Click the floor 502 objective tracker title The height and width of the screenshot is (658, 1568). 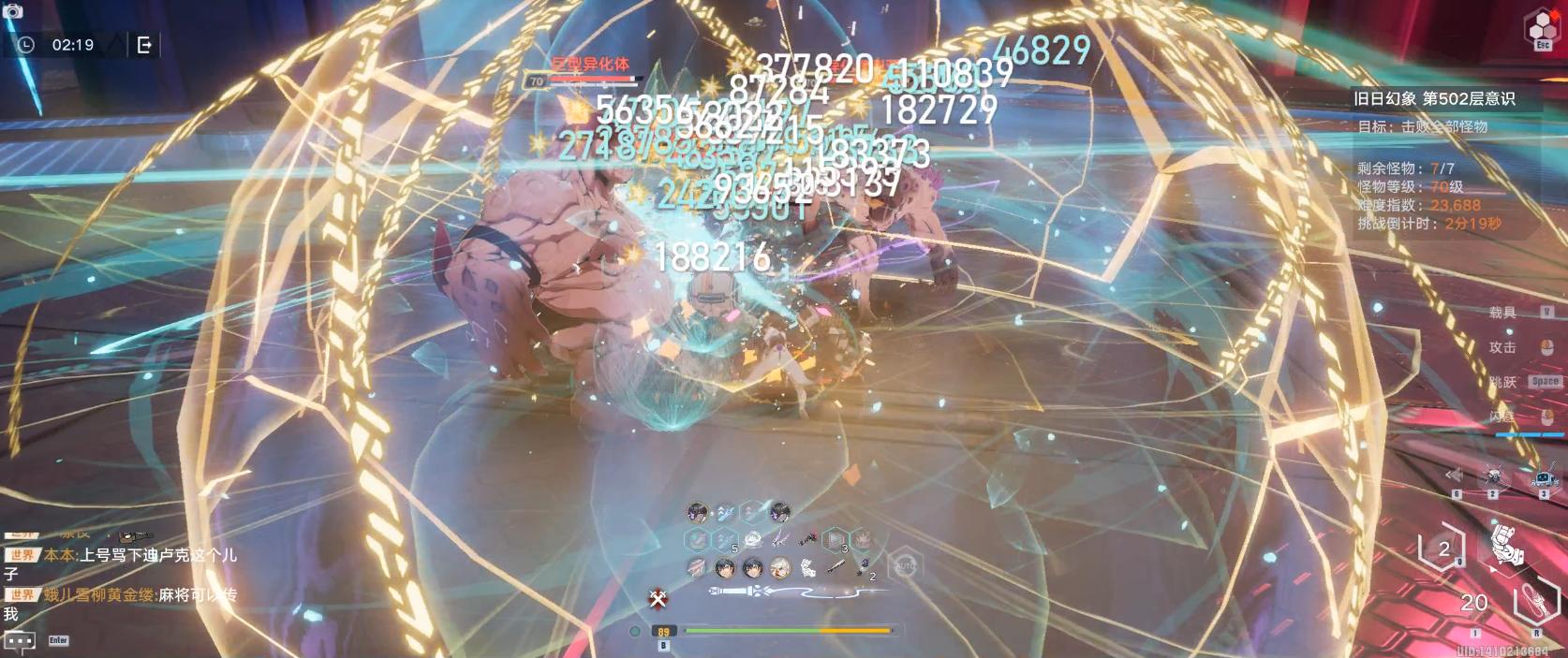(x=1433, y=98)
